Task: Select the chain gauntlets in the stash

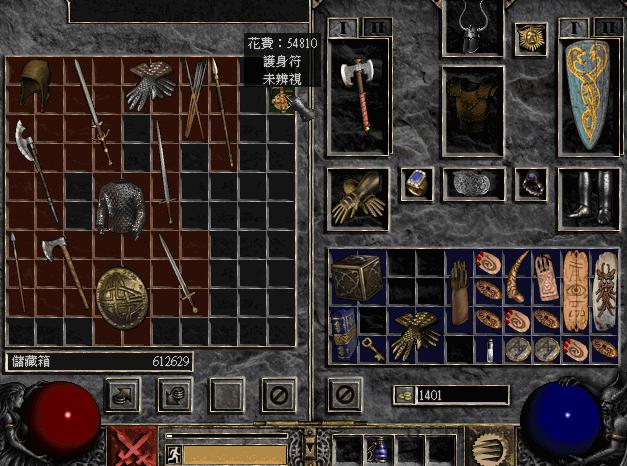Action: pyautogui.click(x=150, y=84)
